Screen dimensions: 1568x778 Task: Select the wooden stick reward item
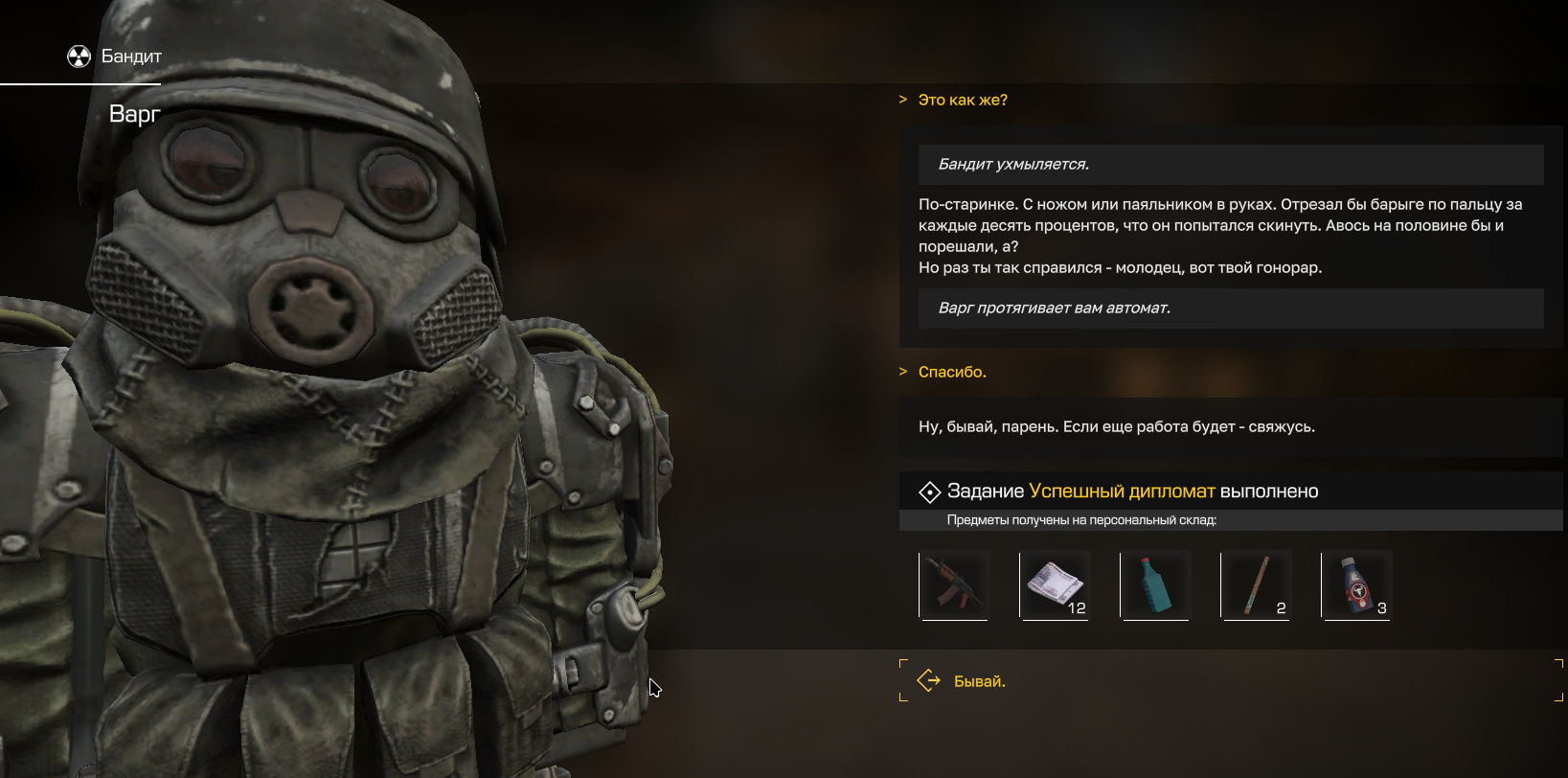point(1256,585)
